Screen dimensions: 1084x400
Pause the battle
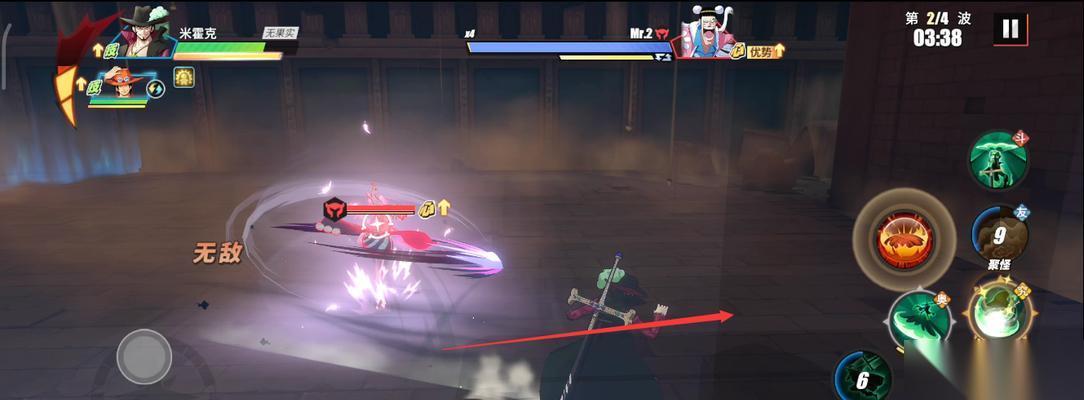point(1010,29)
